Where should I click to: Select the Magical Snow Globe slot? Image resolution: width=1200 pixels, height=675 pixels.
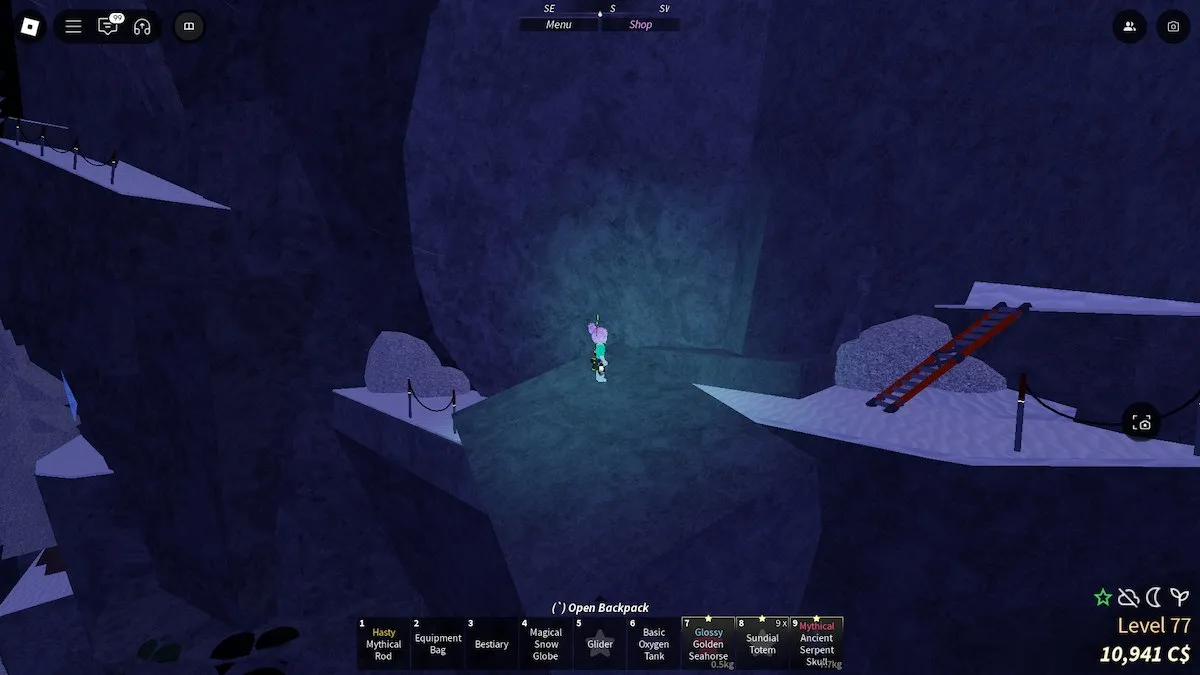point(546,643)
